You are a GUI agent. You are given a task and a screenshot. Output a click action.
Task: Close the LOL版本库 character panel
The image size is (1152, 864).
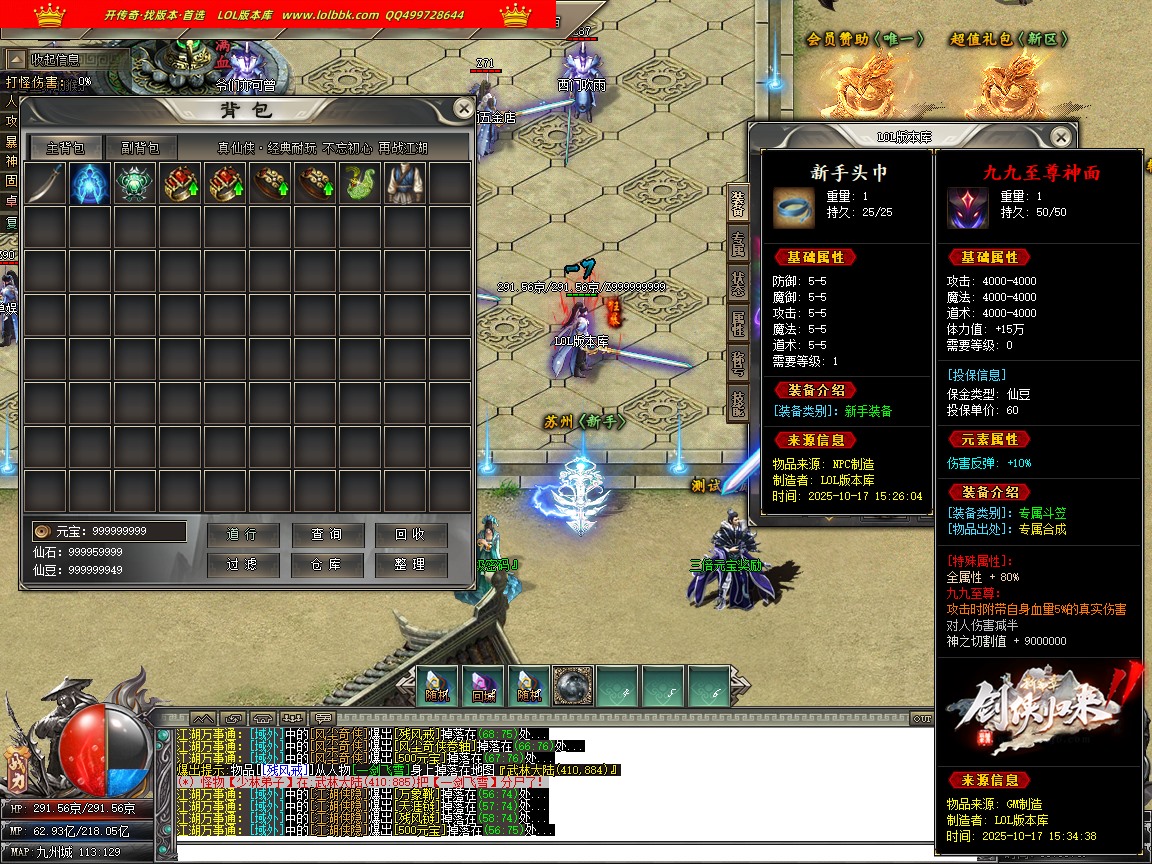1061,137
